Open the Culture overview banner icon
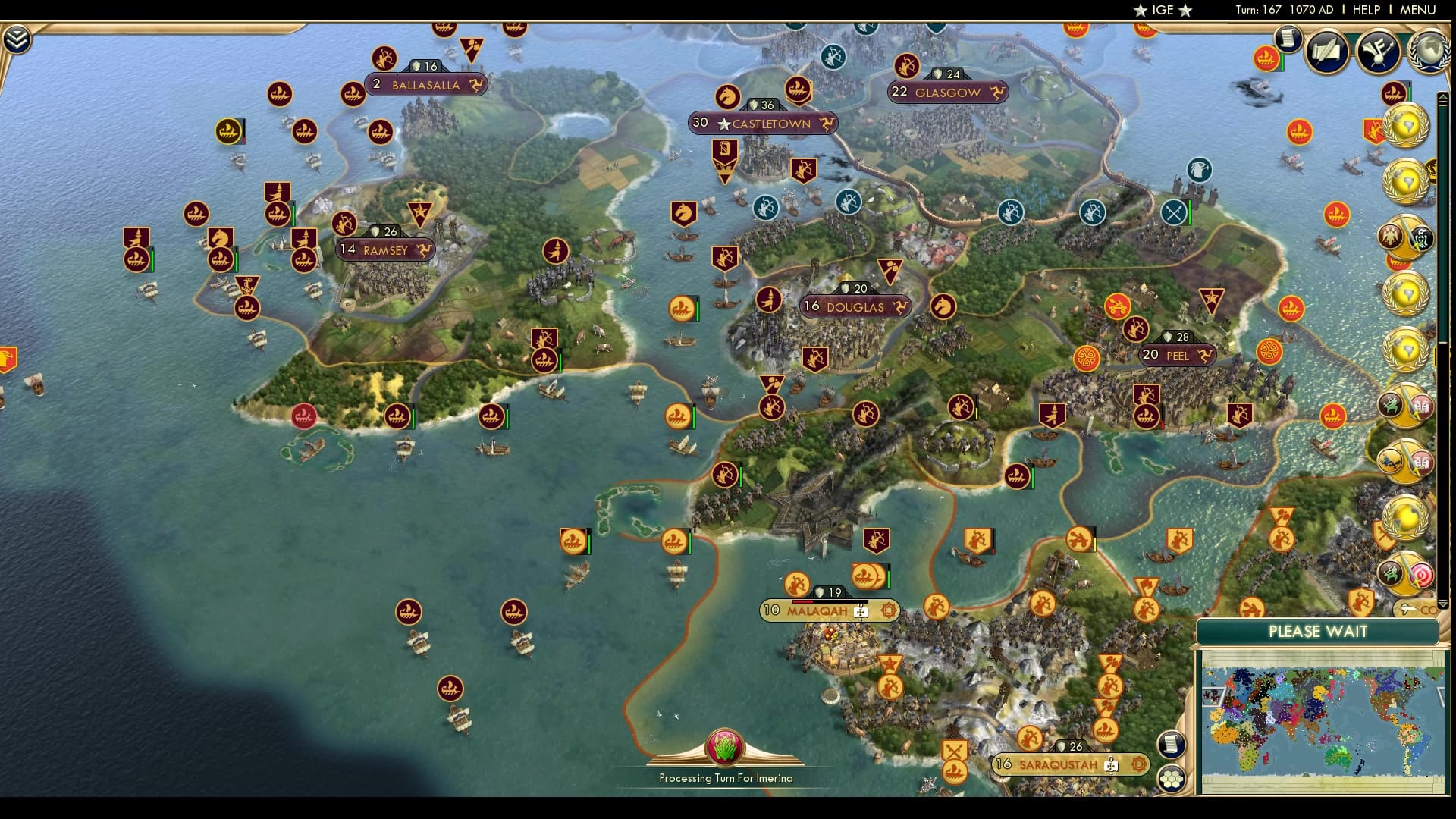The height and width of the screenshot is (819, 1456). click(x=1376, y=51)
